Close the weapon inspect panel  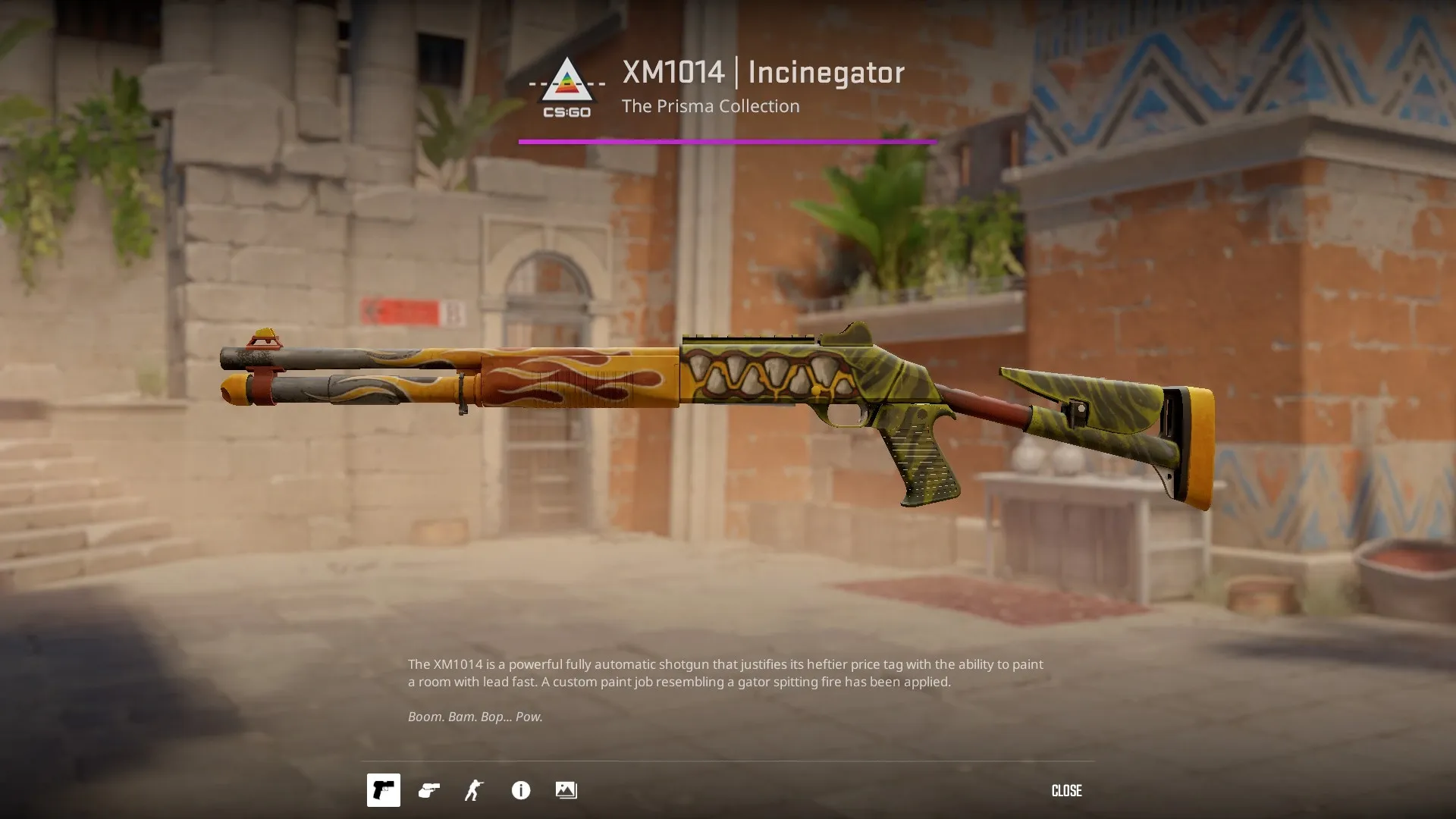click(x=1066, y=791)
